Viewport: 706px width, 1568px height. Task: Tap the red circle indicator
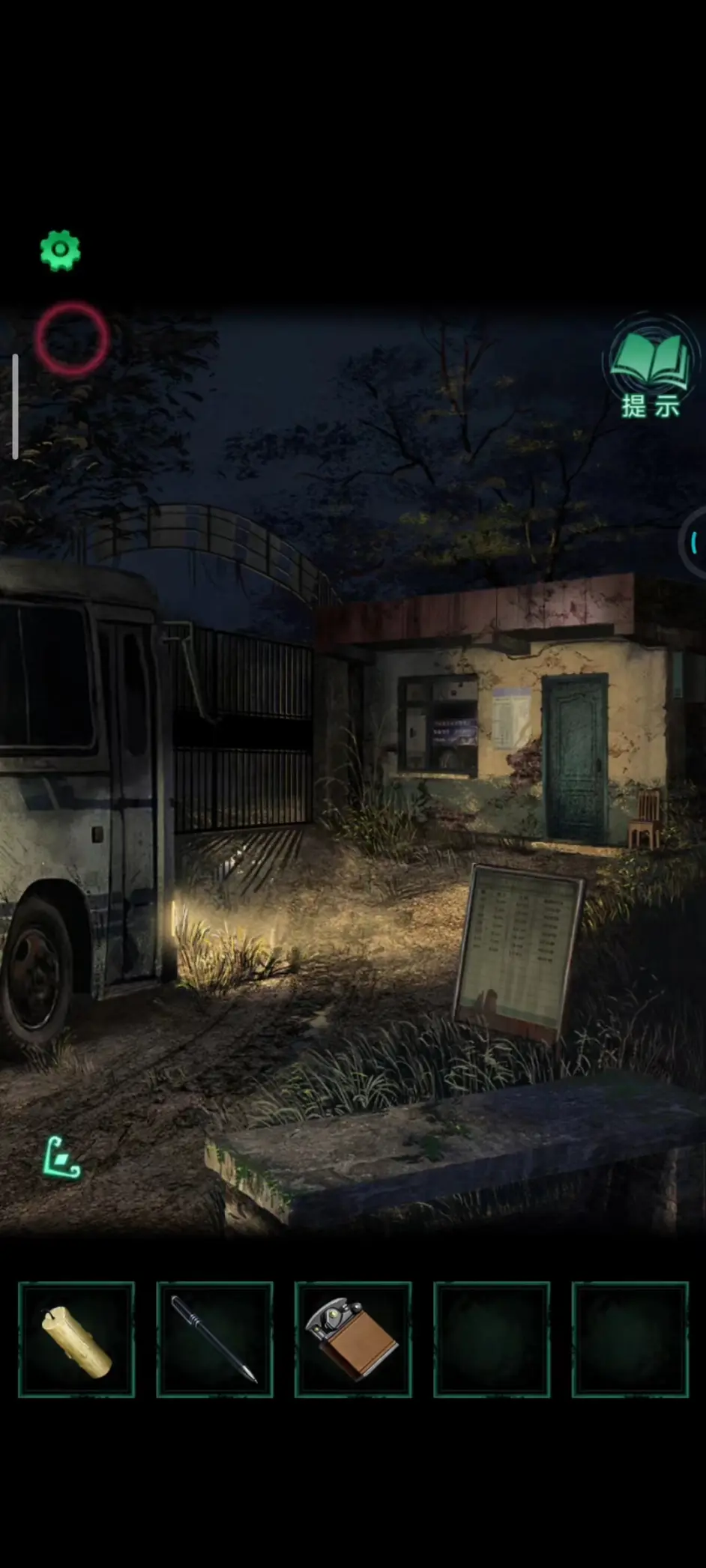click(x=72, y=339)
